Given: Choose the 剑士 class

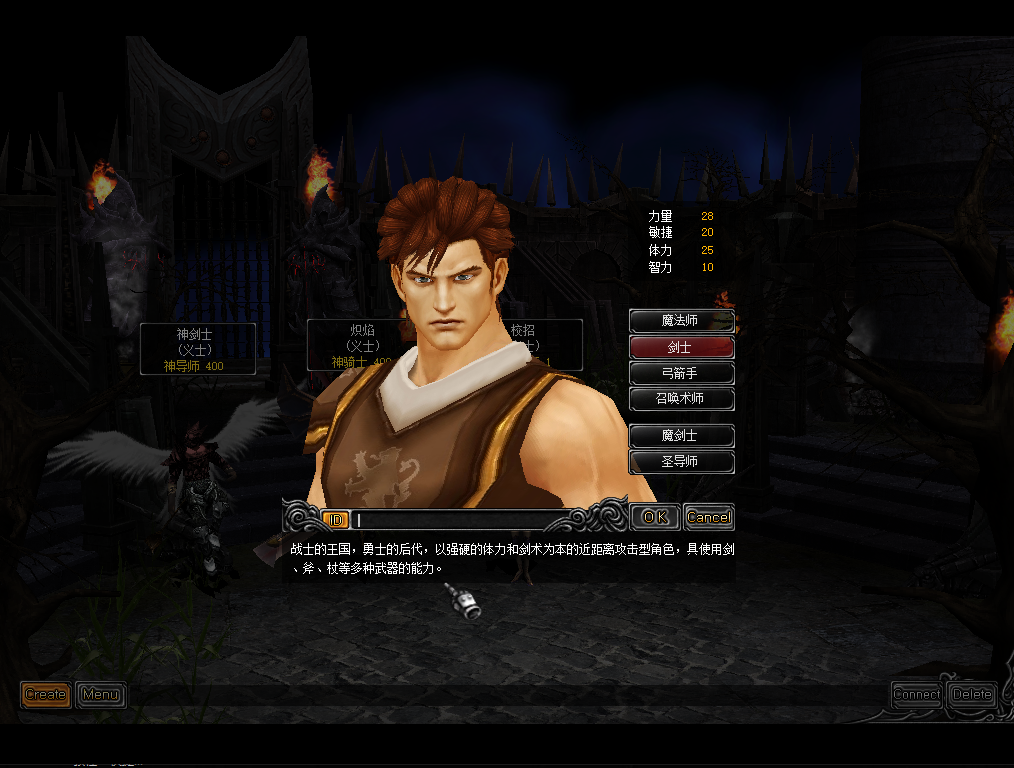Looking at the screenshot, I should tap(681, 347).
